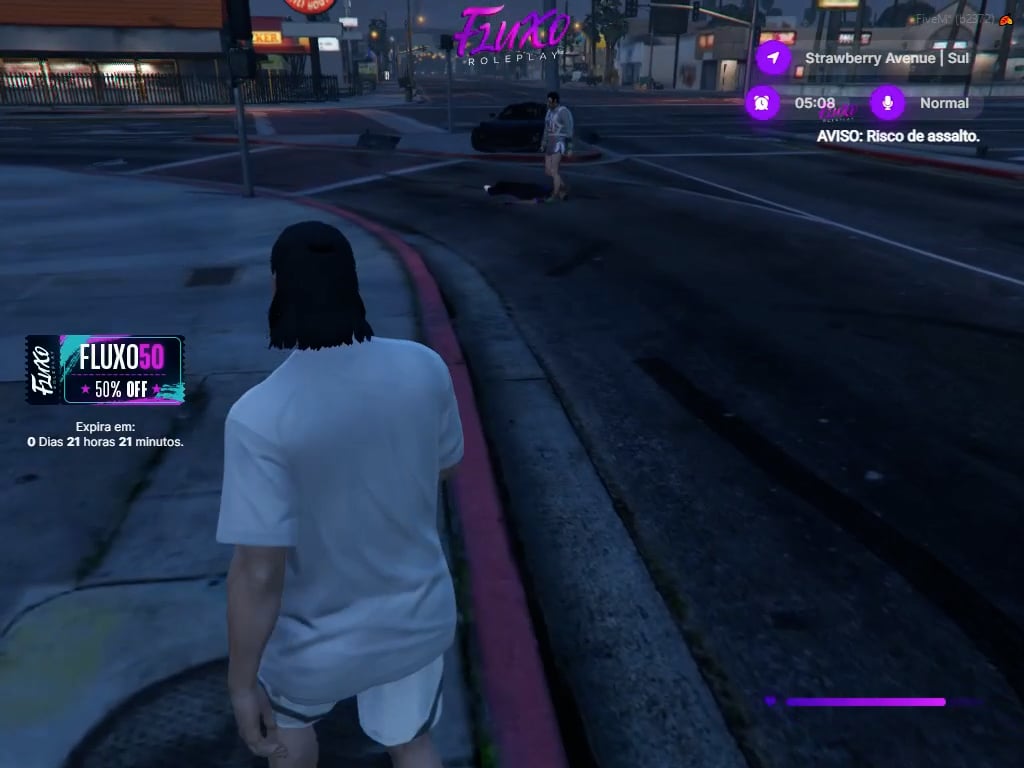This screenshot has height=768, width=1024.
Task: Select the location arrow icon
Action: pos(772,58)
